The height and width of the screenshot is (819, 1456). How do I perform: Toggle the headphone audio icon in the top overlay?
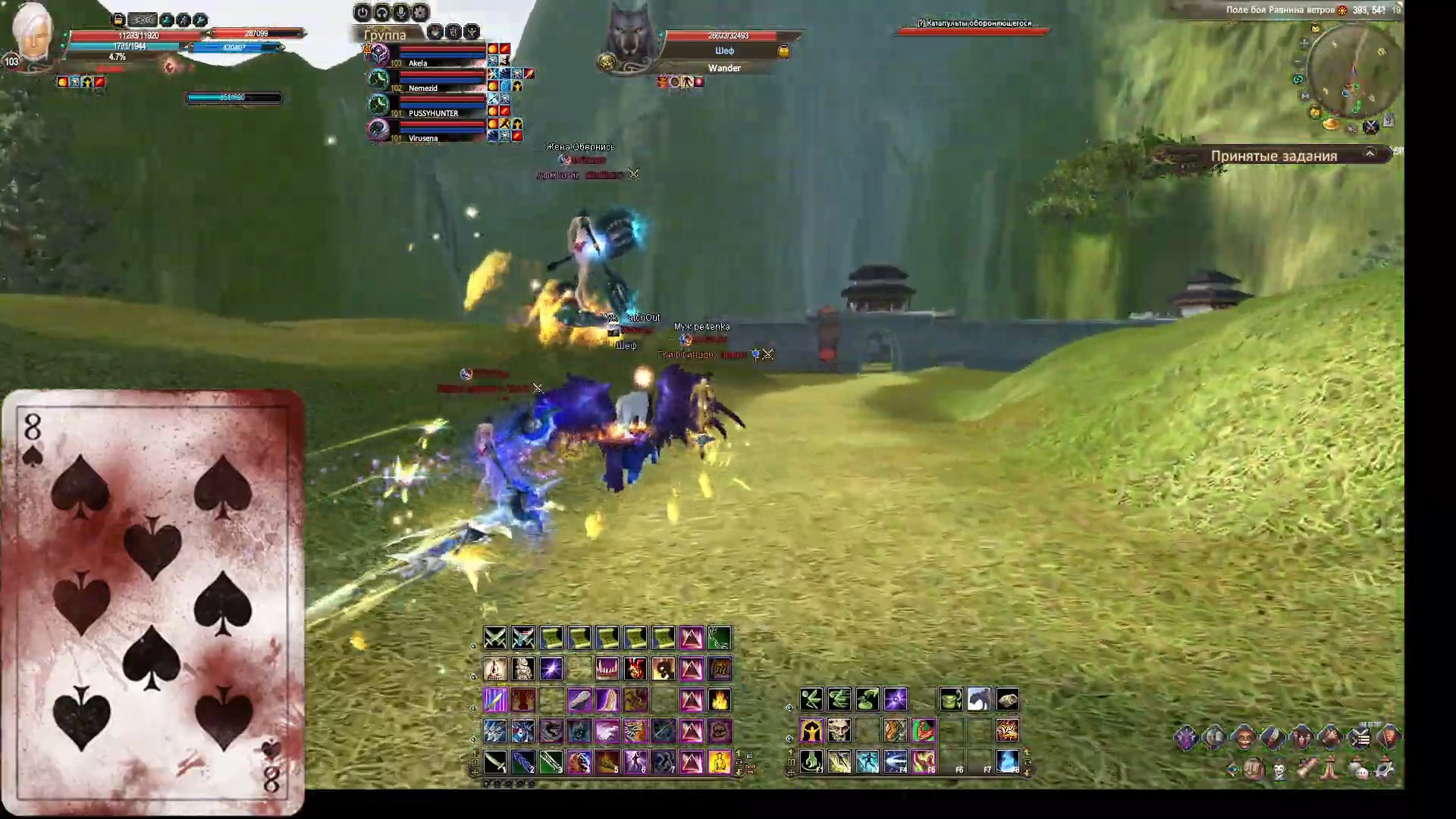pos(381,12)
